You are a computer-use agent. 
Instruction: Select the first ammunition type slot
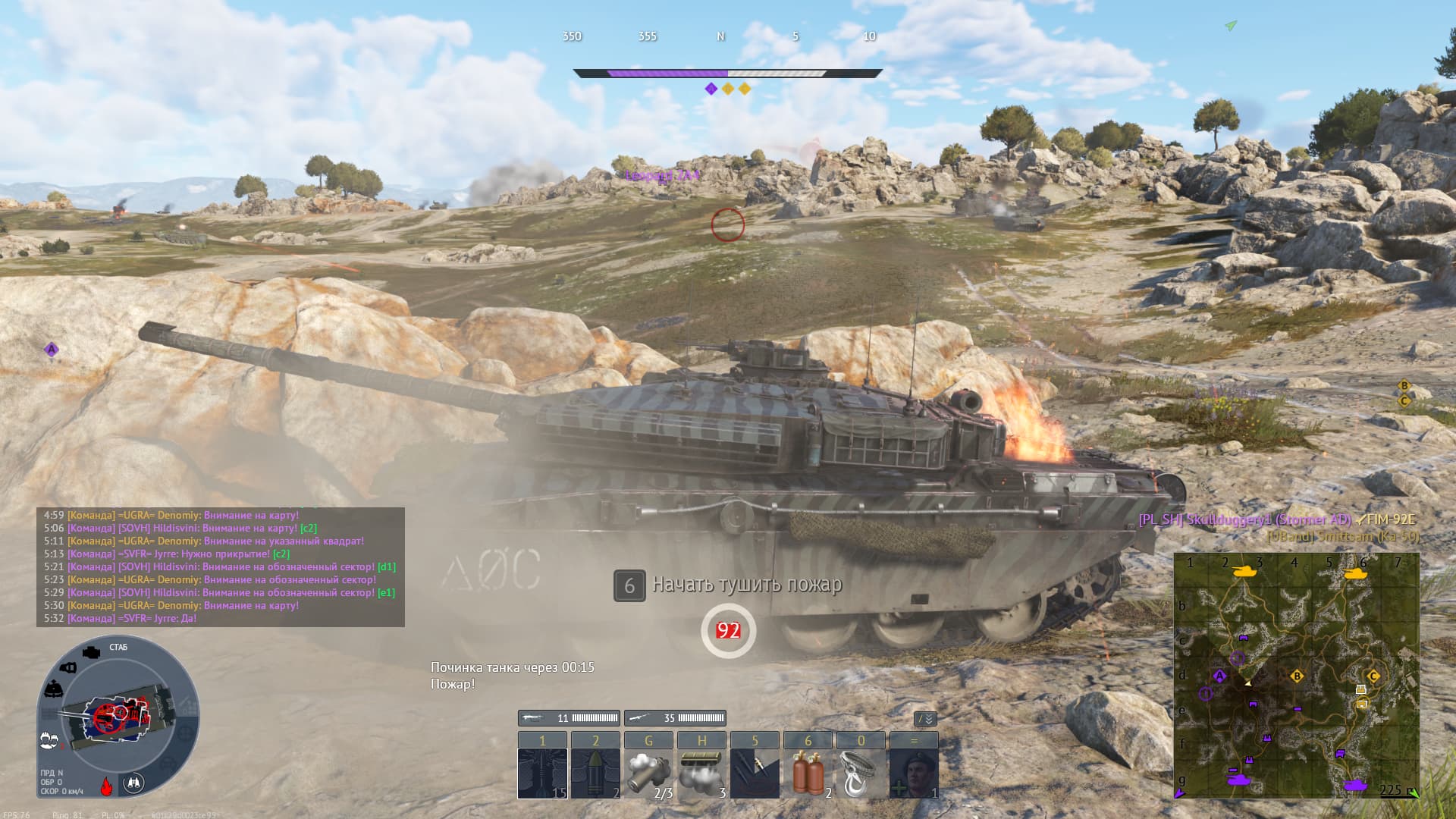coord(542,772)
